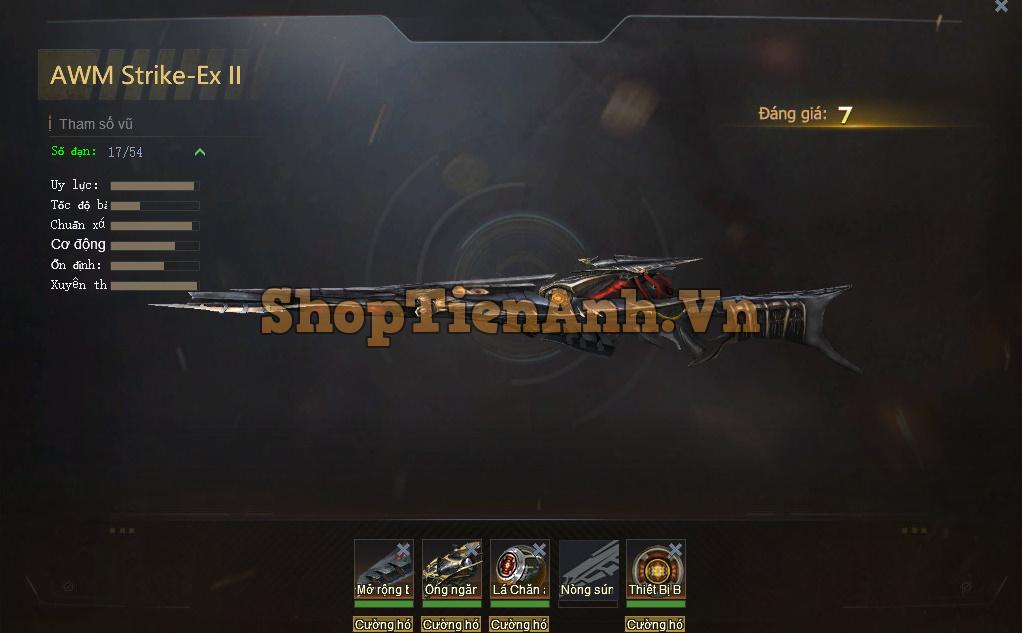Click Cường hóa under the Lá Chắn slot

point(519,625)
